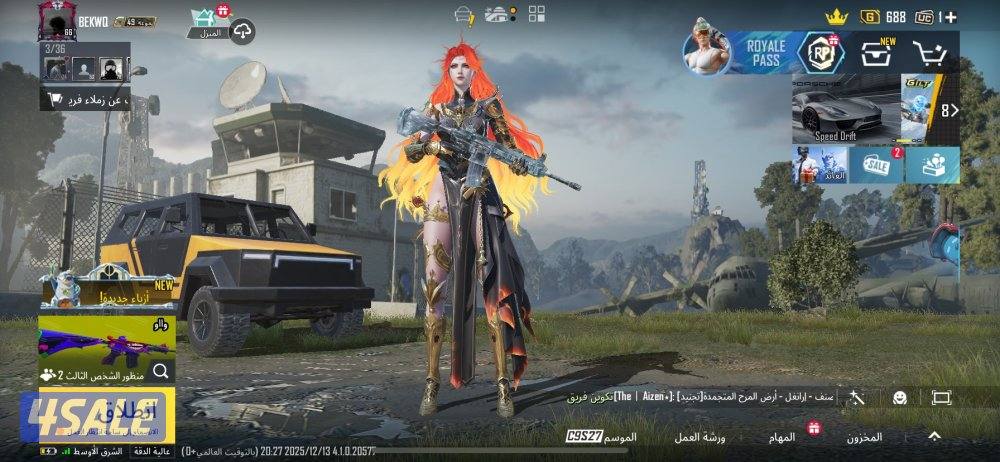Open the home building icon
The image size is (1000, 462).
pyautogui.click(x=208, y=22)
